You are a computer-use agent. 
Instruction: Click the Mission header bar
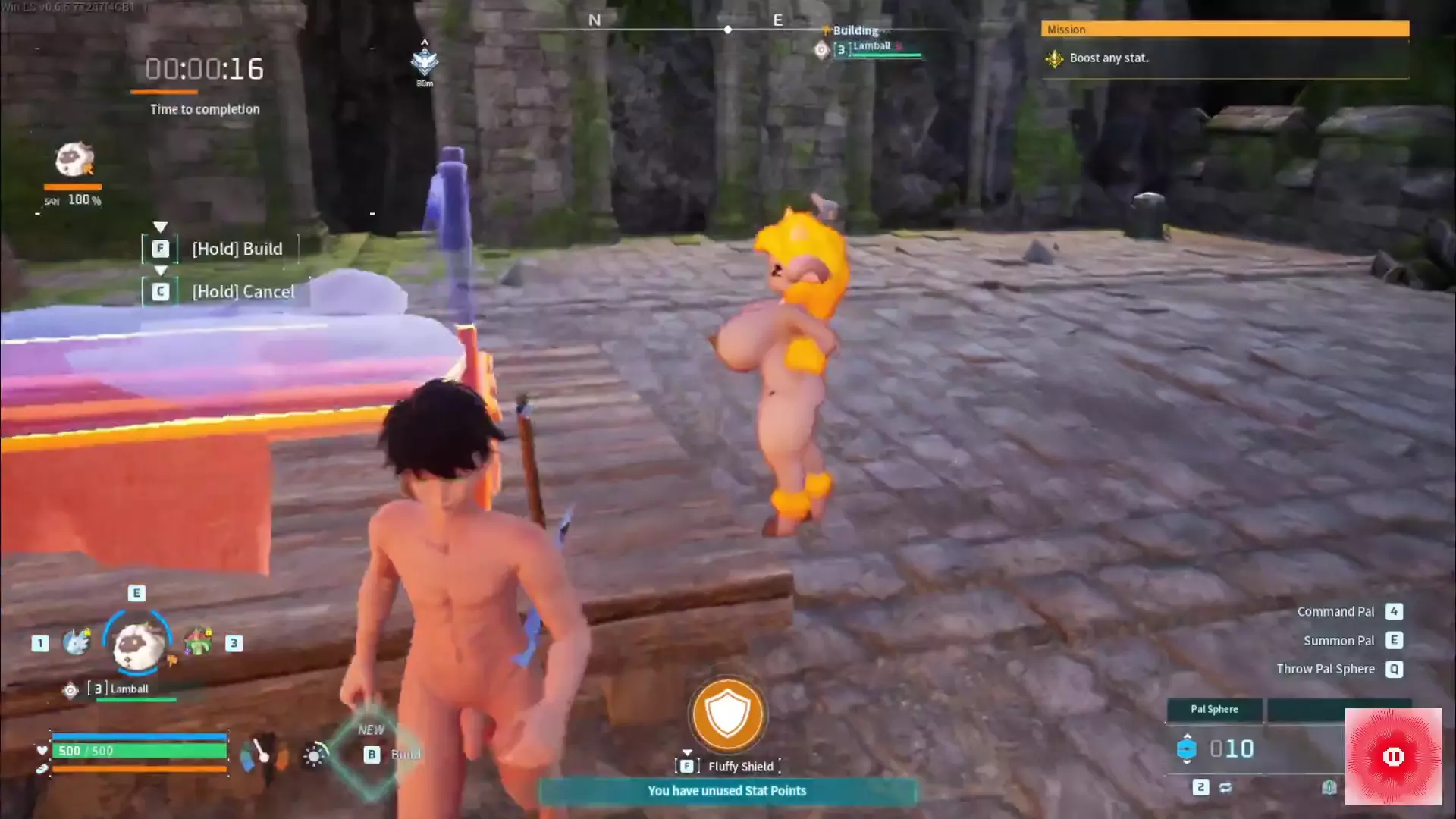point(1225,30)
